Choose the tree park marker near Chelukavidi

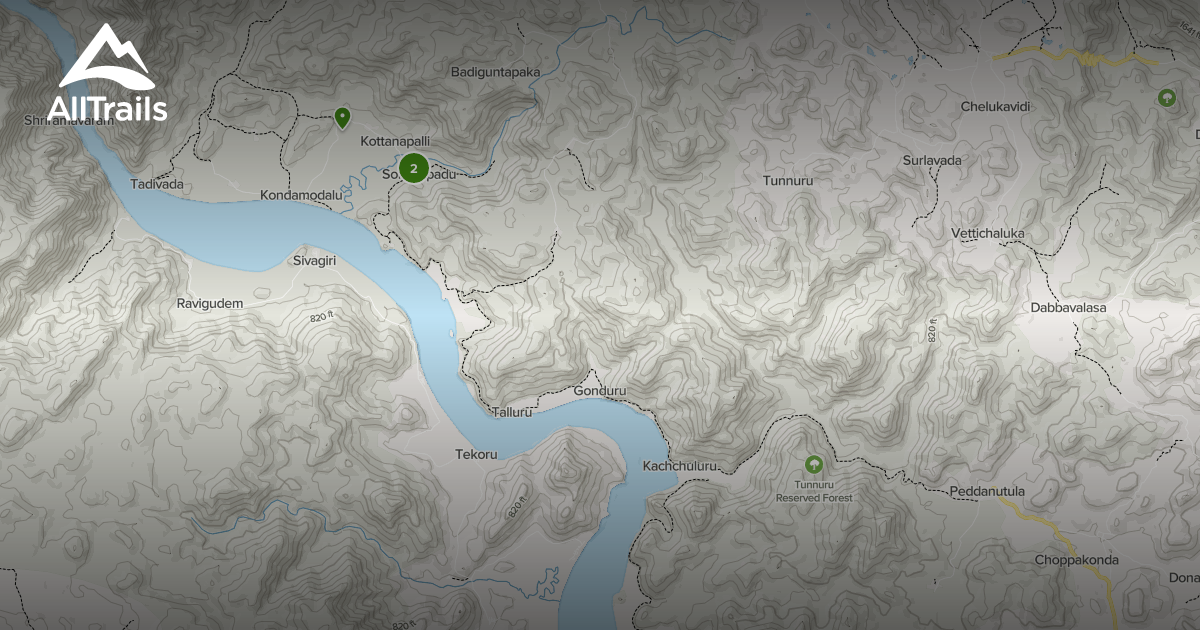(x=1166, y=98)
